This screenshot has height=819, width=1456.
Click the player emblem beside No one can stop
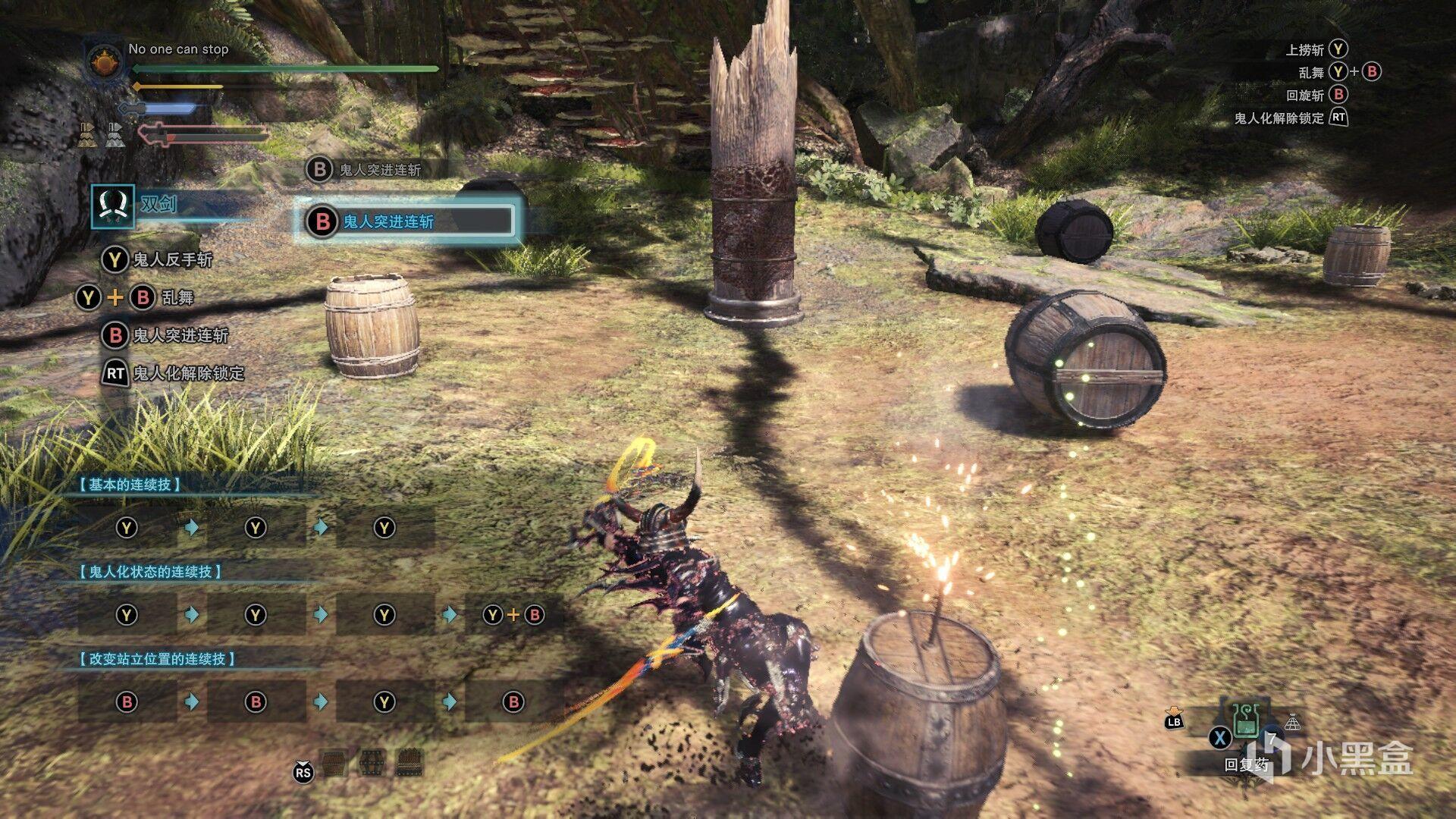(105, 62)
